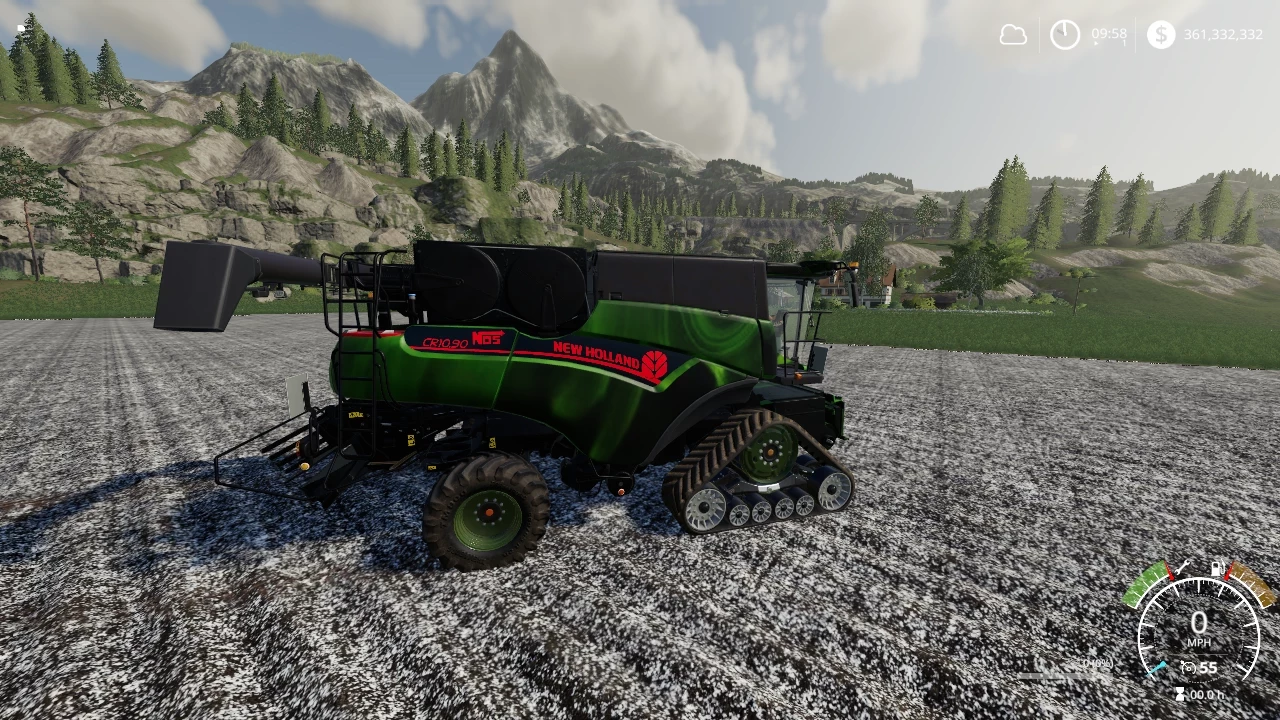Select the weather forecast panel
The image size is (1280, 720).
click(1013, 35)
